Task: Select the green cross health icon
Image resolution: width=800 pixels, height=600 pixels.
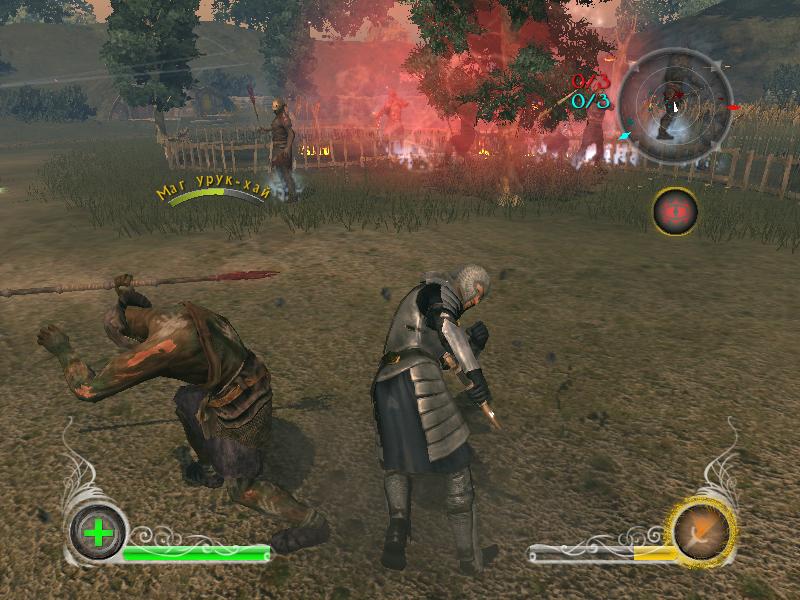Action: pos(98,532)
